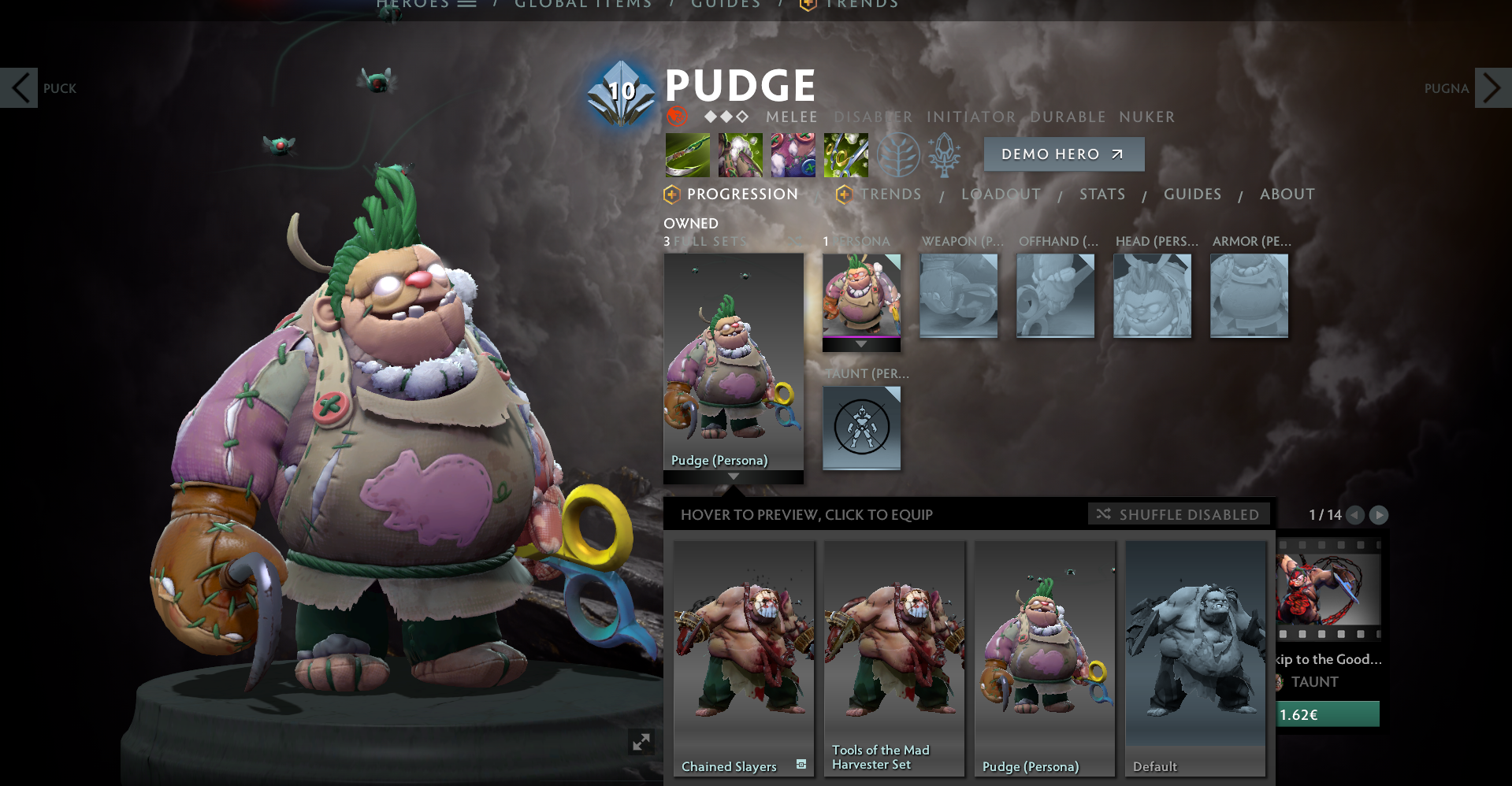
Task: View the Aghanim's Scepter upgrades icon
Action: click(x=945, y=154)
